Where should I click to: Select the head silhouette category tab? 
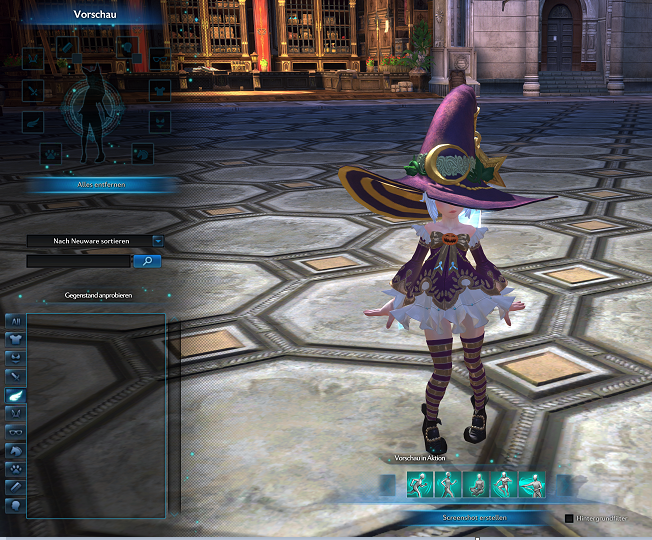point(16,503)
